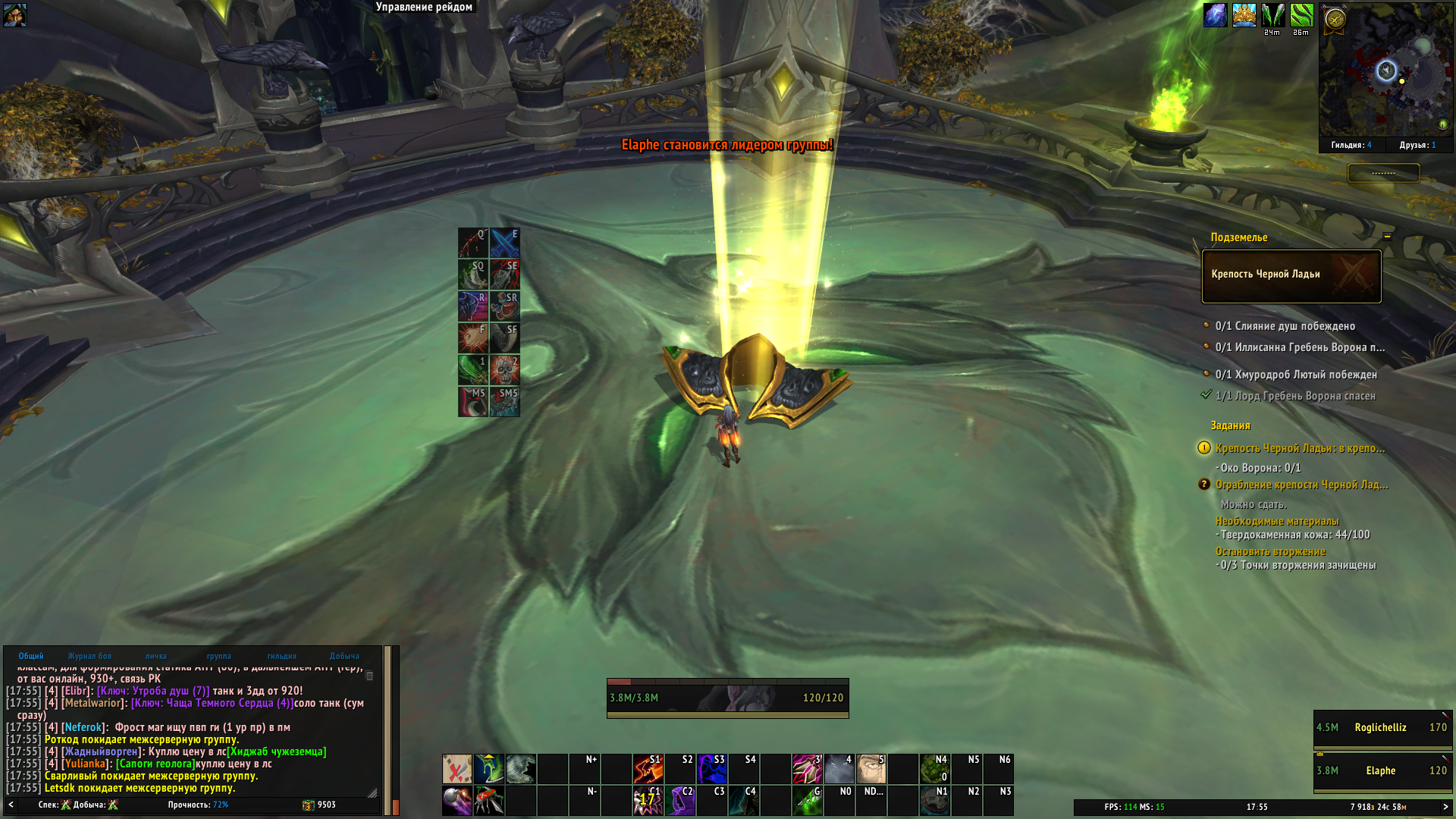The height and width of the screenshot is (819, 1456).
Task: Select the Elaphe unit frame
Action: tap(1382, 771)
